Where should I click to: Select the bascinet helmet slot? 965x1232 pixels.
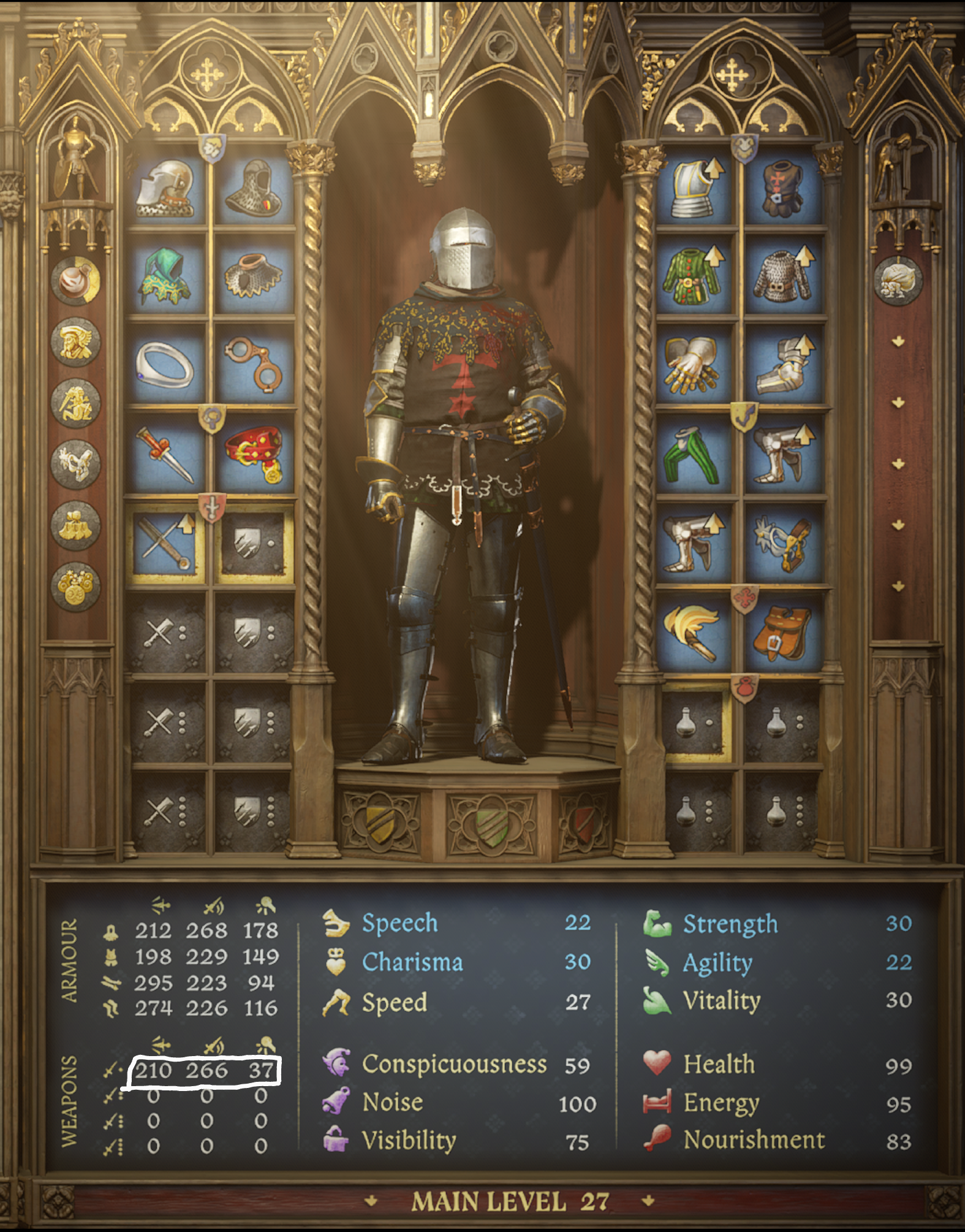point(167,188)
